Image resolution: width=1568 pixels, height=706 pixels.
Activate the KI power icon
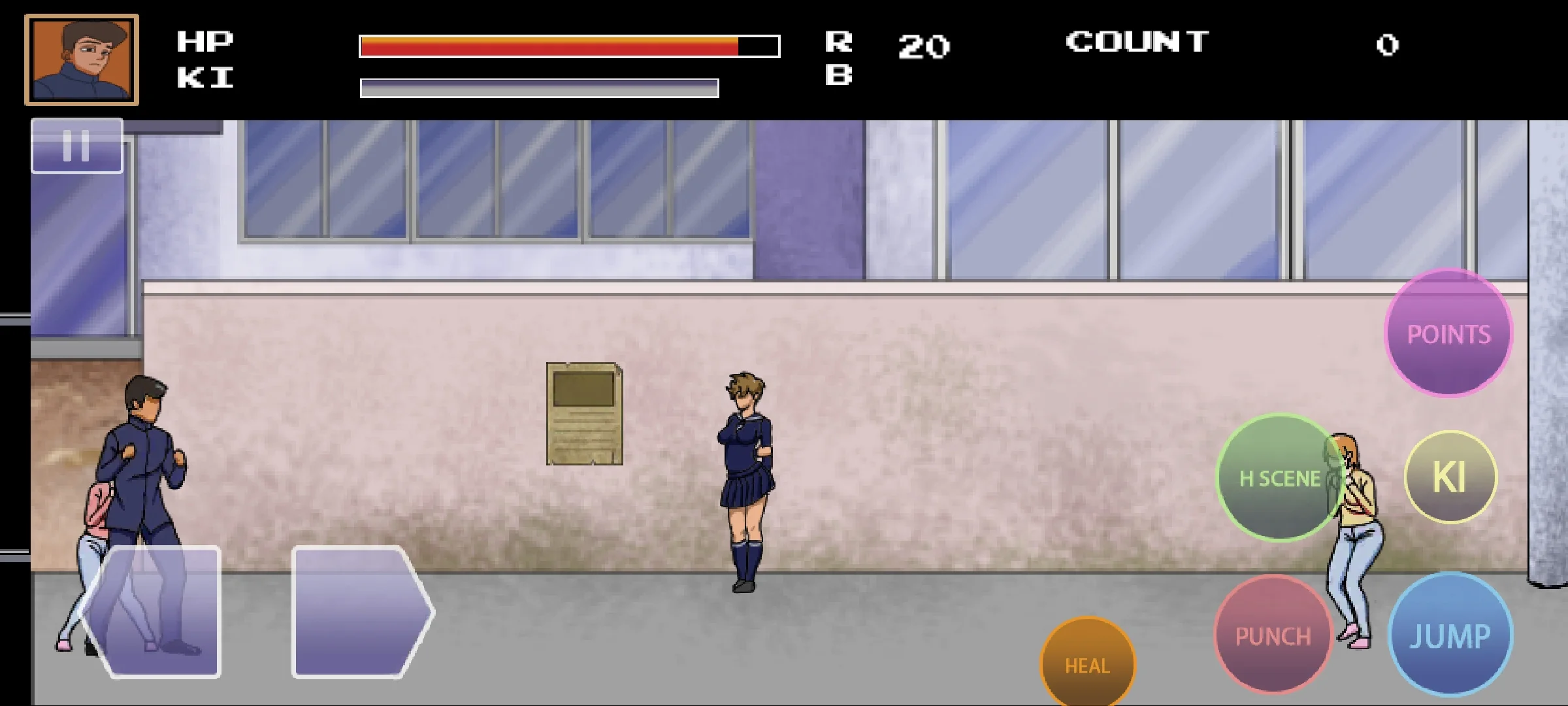tap(1450, 477)
